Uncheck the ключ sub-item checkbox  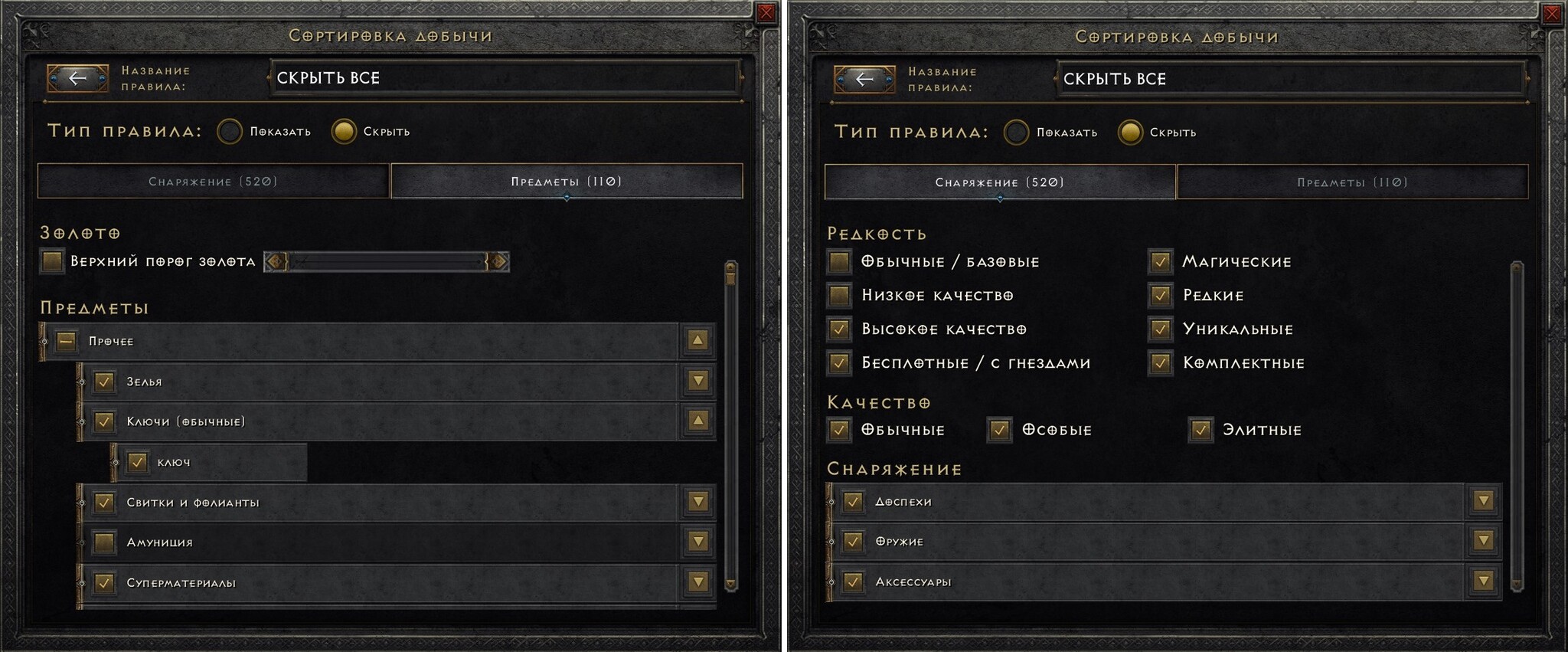(x=137, y=462)
